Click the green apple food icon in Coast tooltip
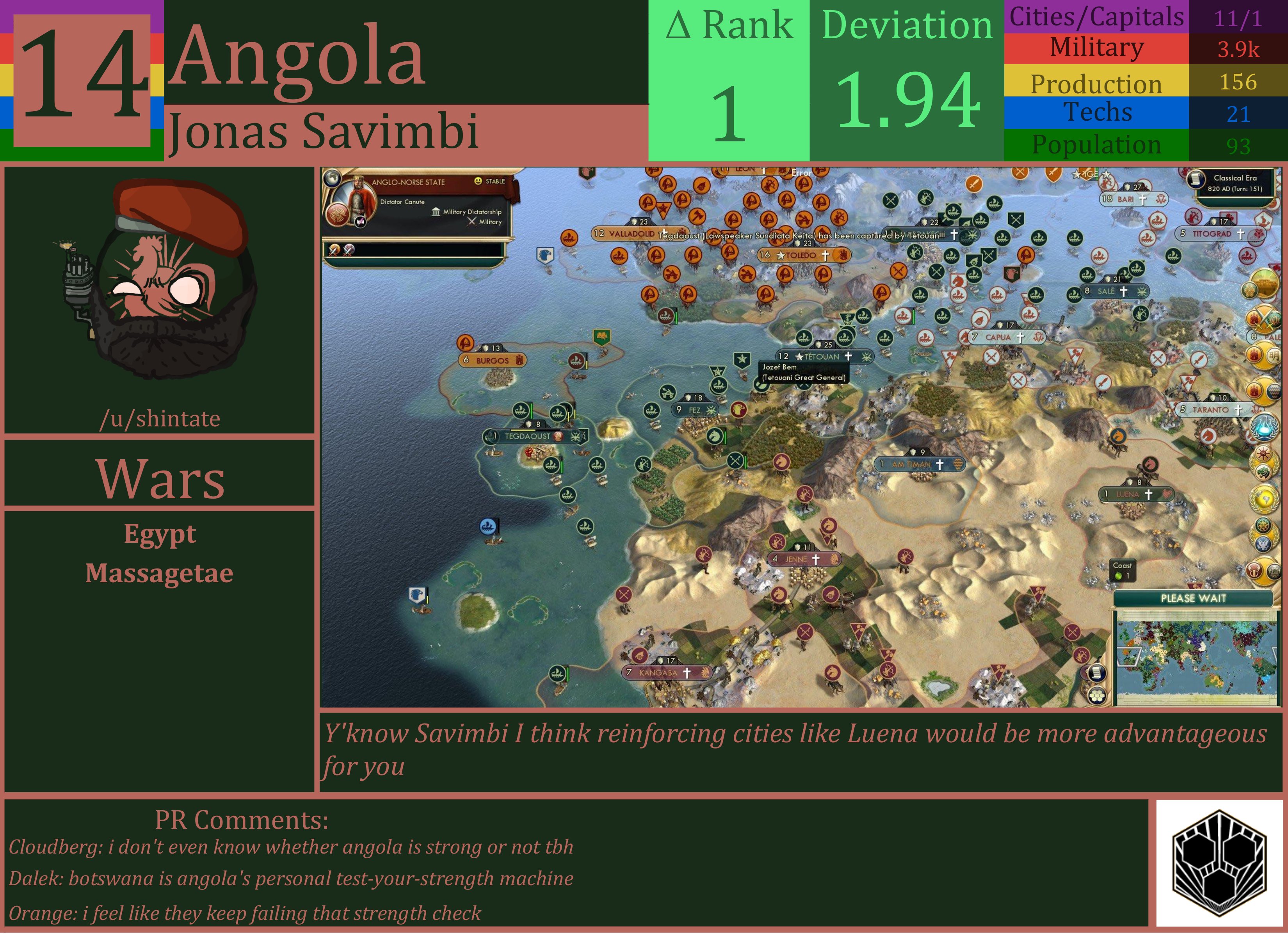 [x=1118, y=575]
